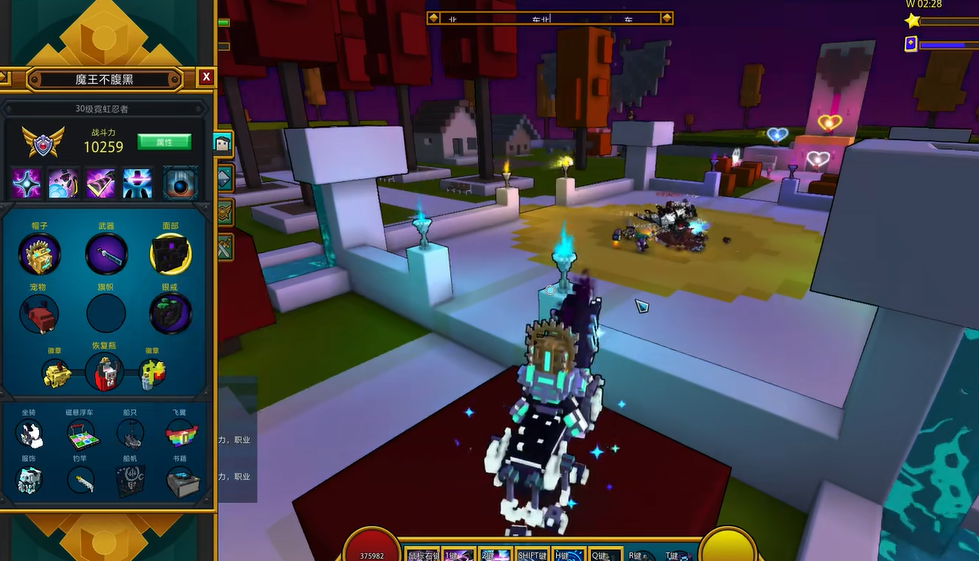Select the hat (帽子) equipment slot
The width and height of the screenshot is (979, 561).
pyautogui.click(x=39, y=254)
